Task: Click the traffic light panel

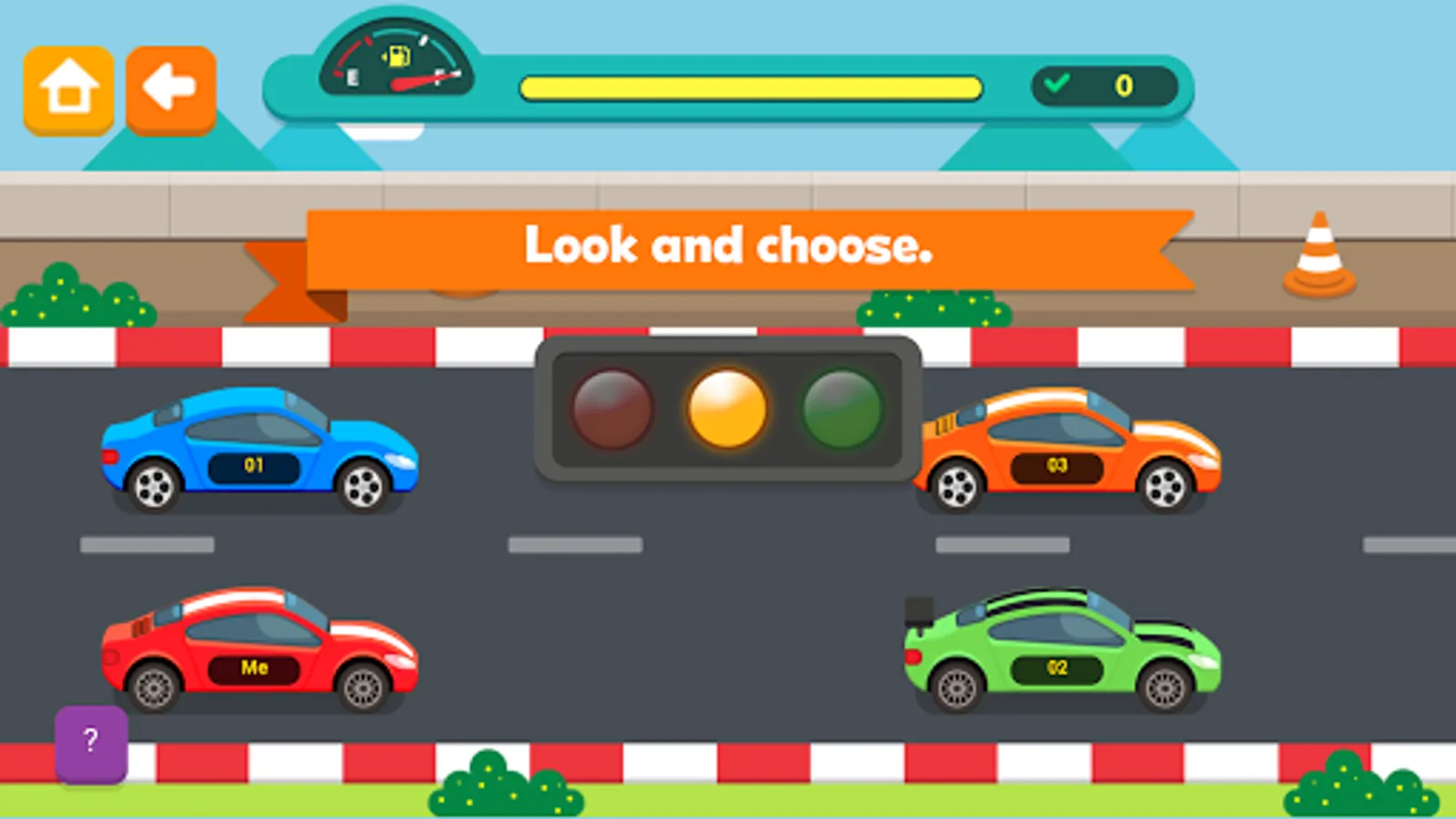Action: 728,407
